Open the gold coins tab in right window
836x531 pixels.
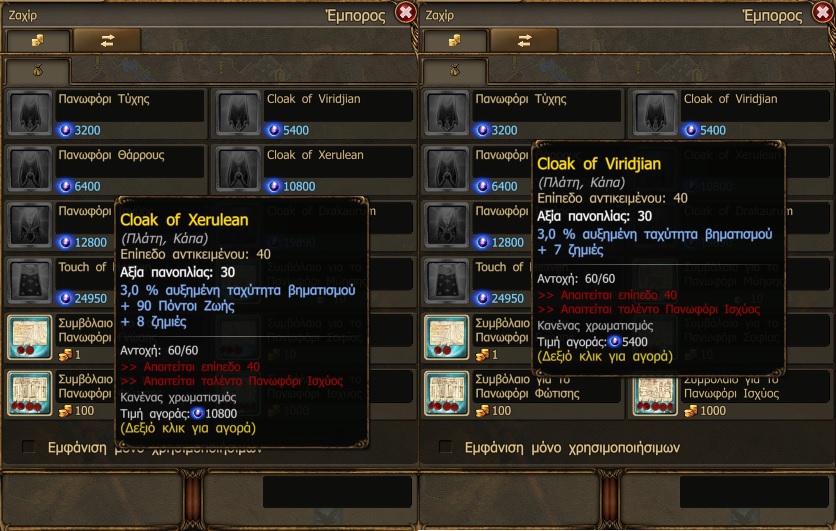[454, 40]
